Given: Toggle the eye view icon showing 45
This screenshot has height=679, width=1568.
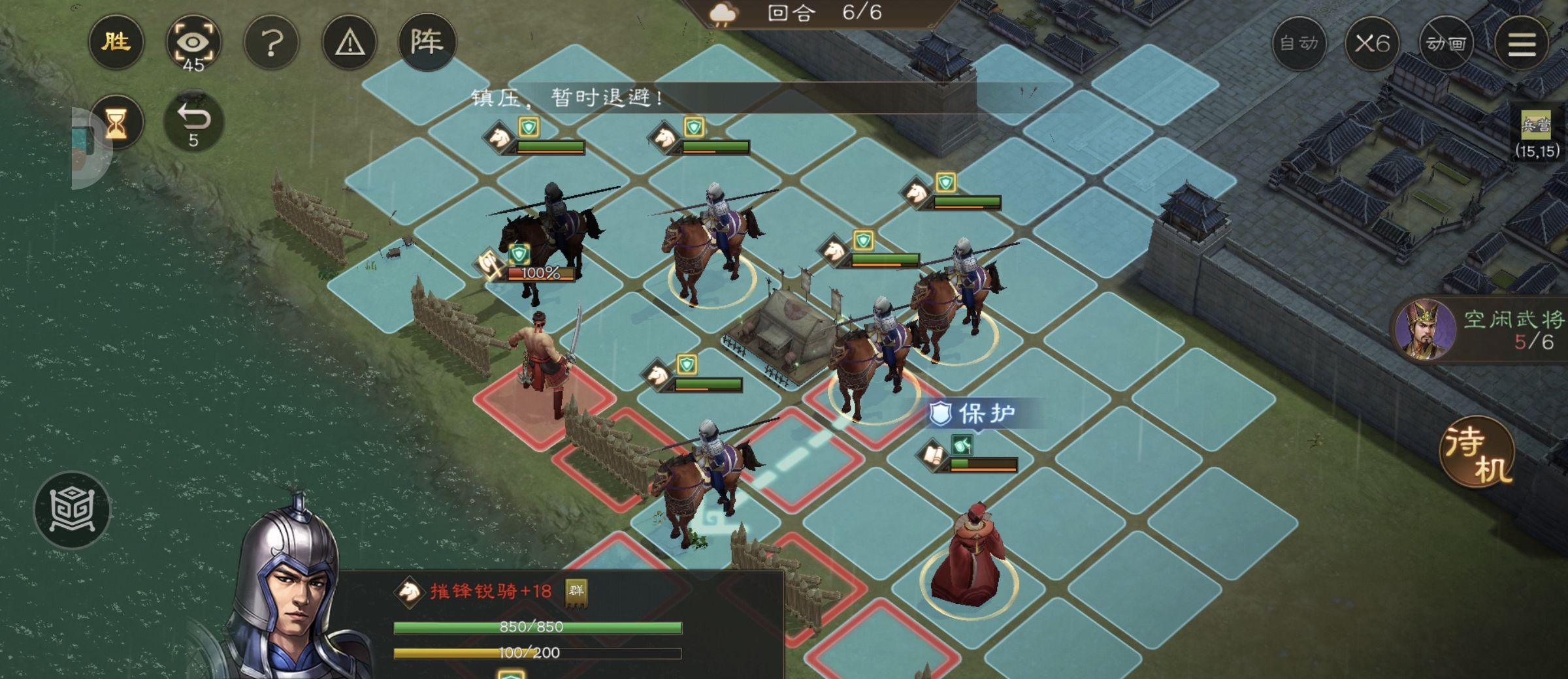Looking at the screenshot, I should [193, 44].
